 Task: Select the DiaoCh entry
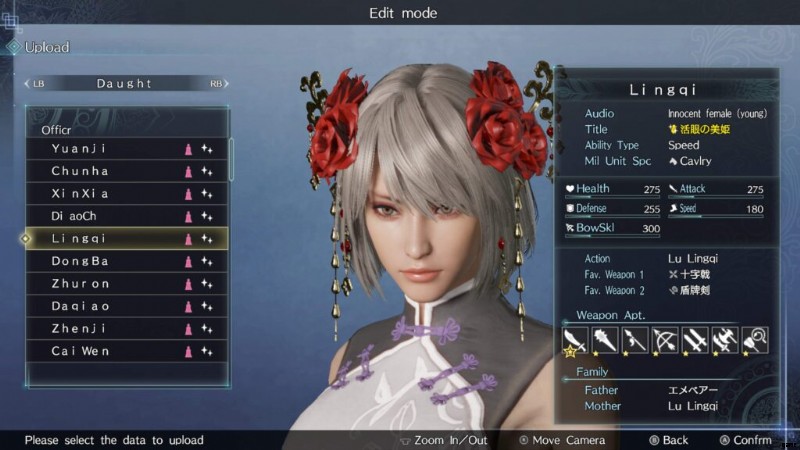coord(127,216)
